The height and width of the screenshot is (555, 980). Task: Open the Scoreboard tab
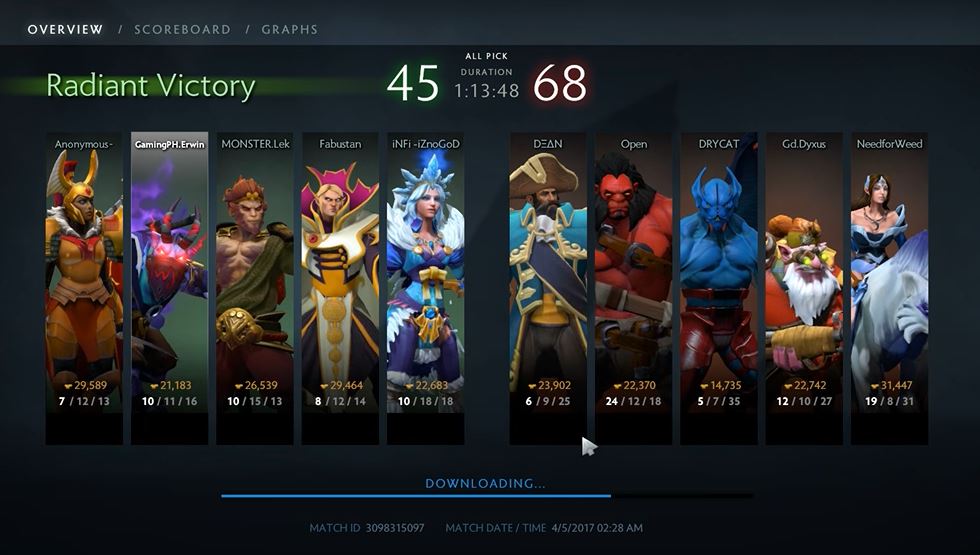[182, 29]
